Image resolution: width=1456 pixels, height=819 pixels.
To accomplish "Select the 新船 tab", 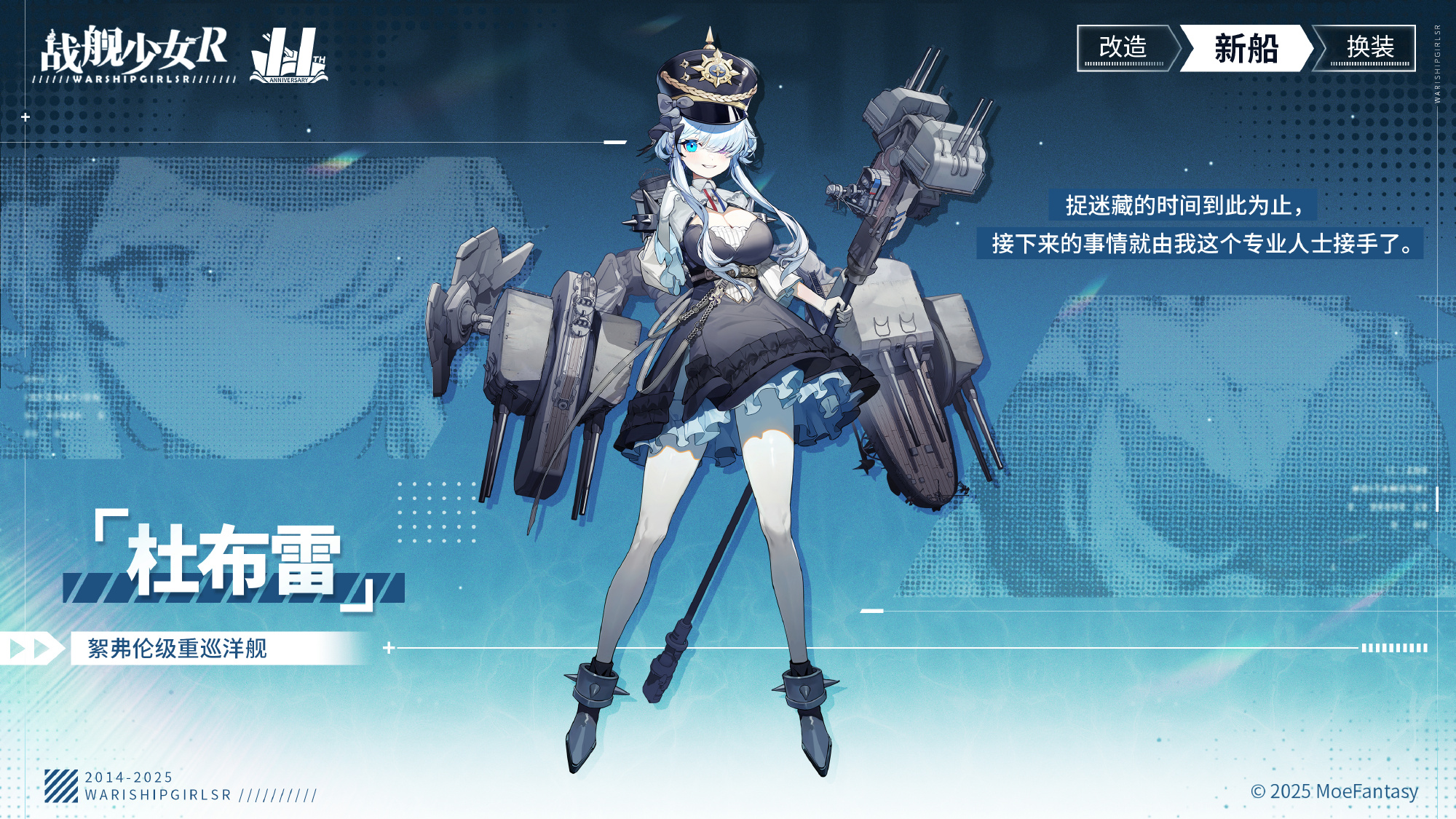I will (1246, 49).
